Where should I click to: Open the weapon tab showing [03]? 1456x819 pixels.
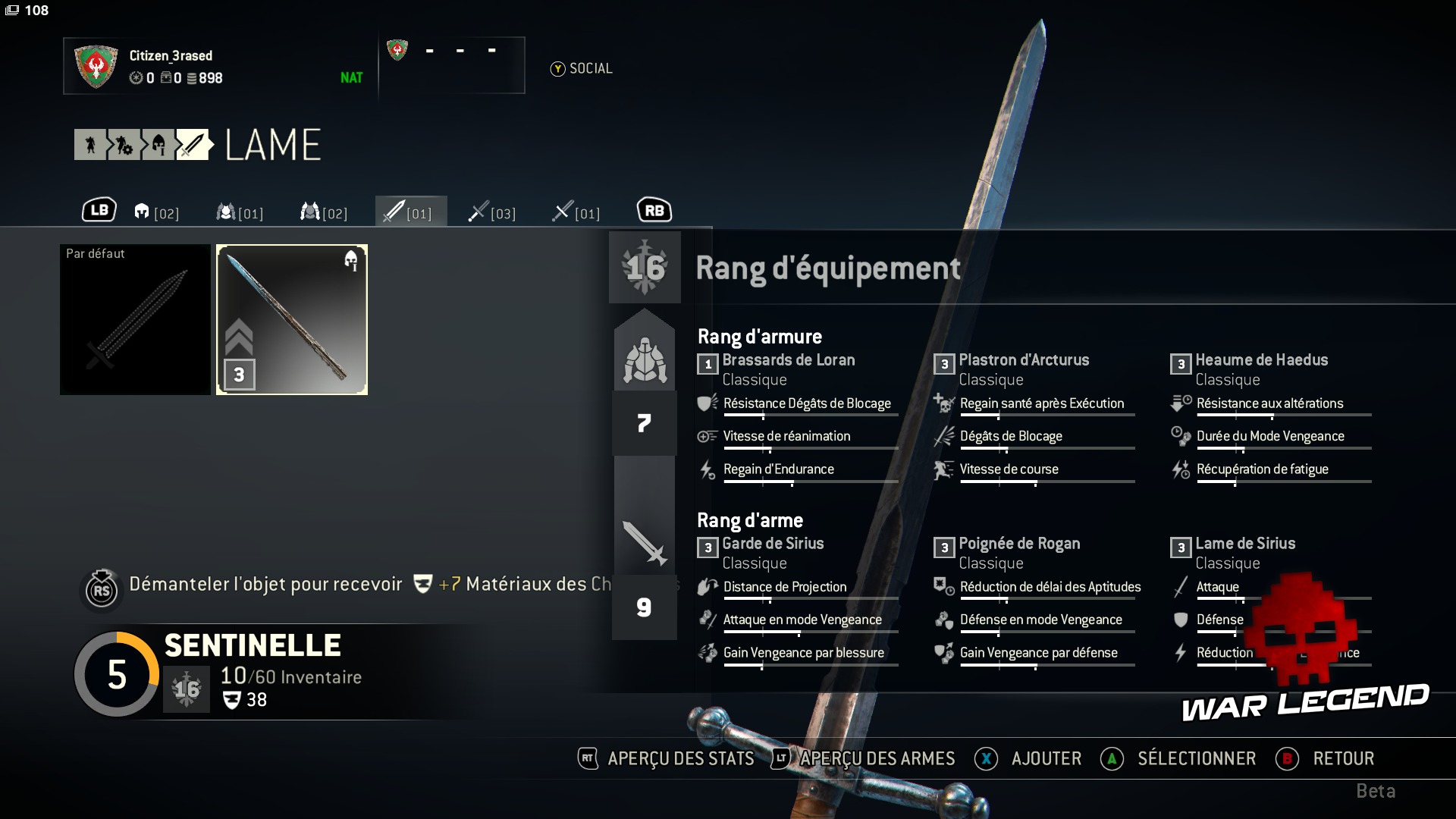click(492, 212)
